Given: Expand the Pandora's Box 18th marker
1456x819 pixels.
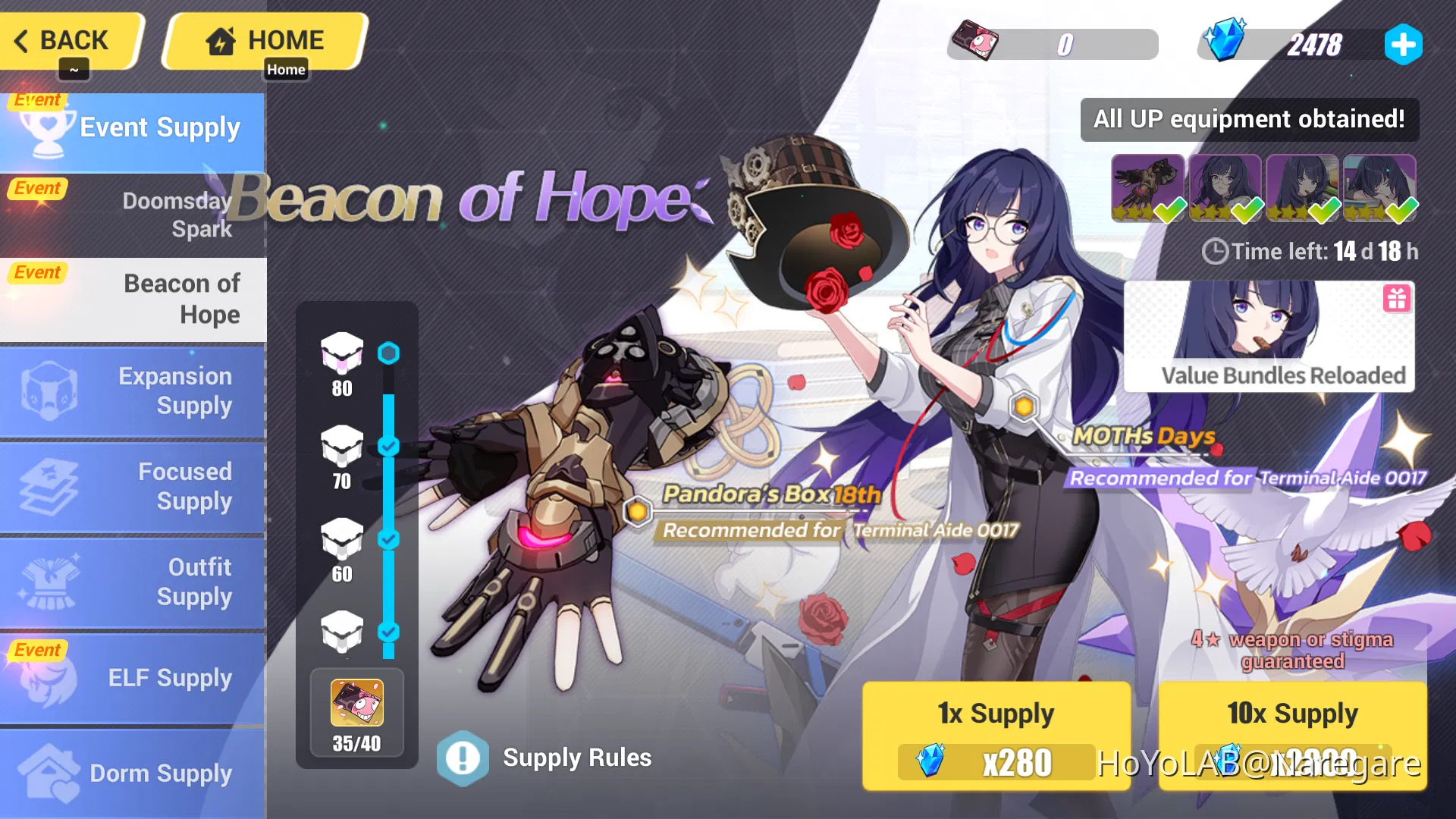Looking at the screenshot, I should (637, 511).
